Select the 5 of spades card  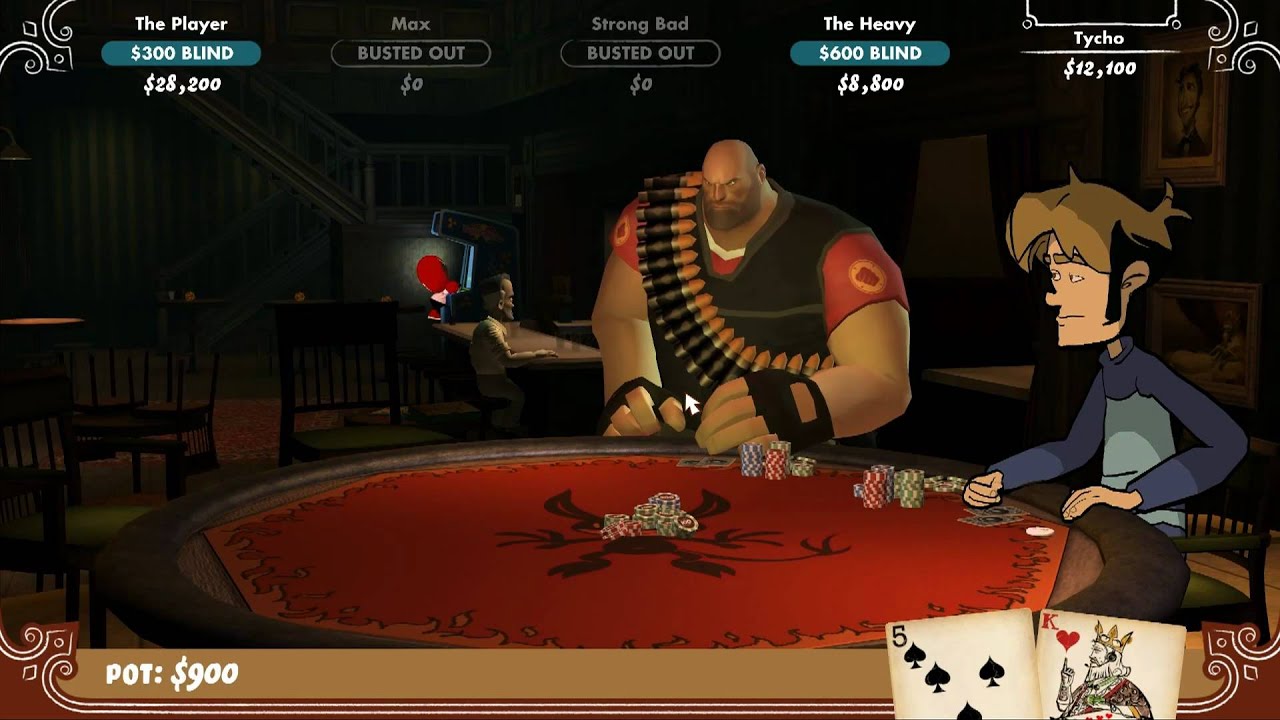coord(960,668)
